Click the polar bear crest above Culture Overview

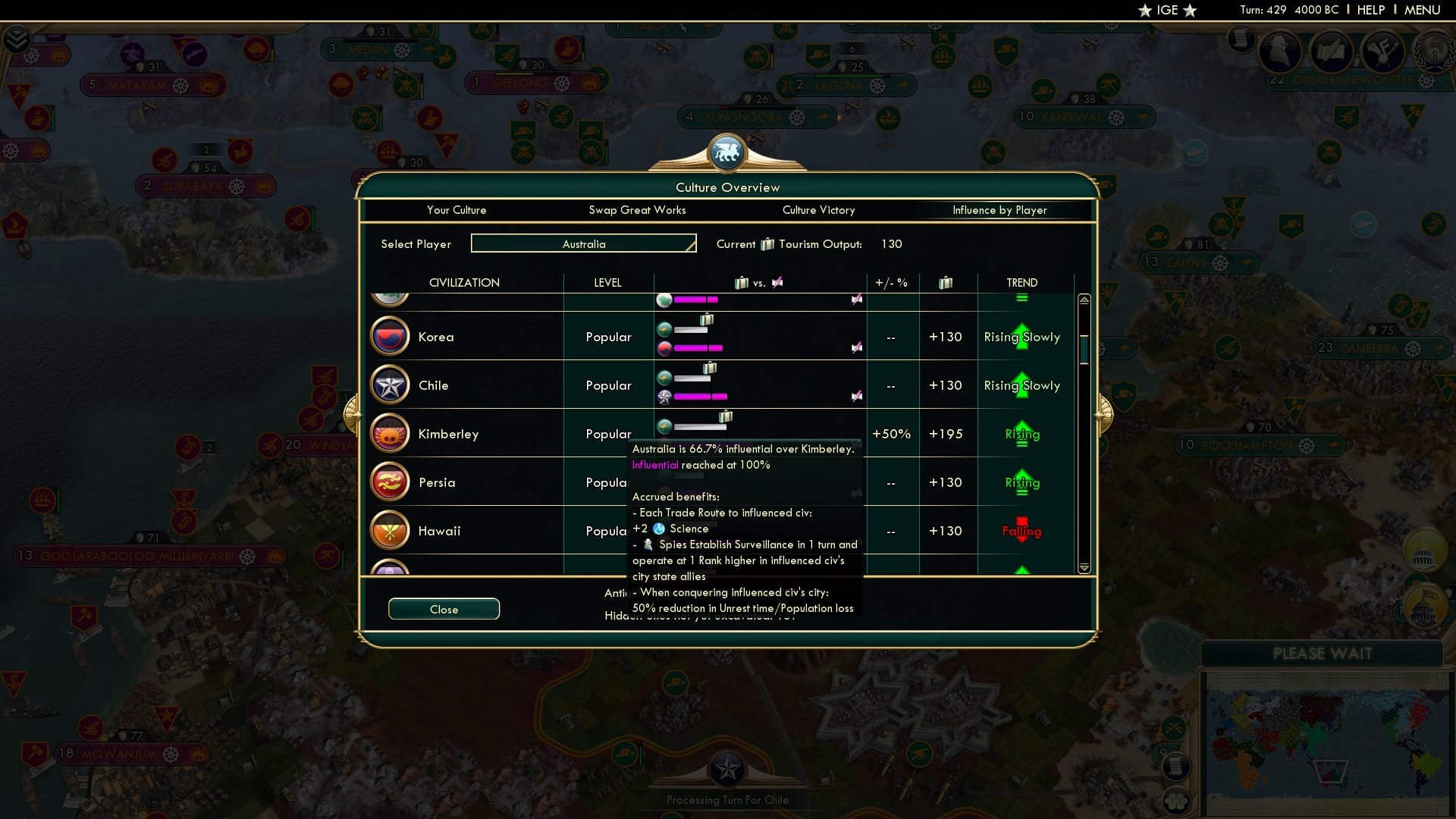click(728, 152)
